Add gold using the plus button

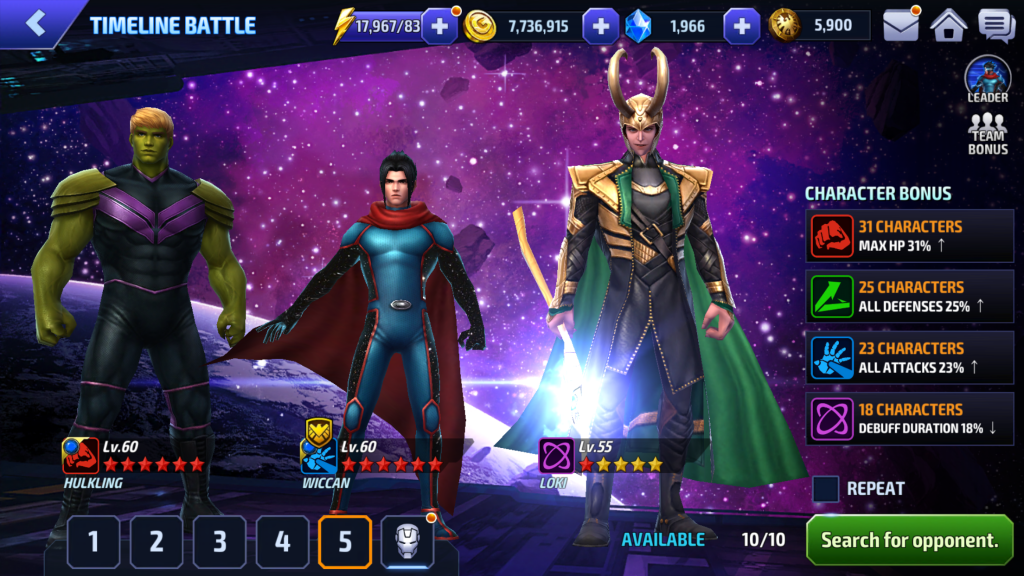(x=600, y=26)
